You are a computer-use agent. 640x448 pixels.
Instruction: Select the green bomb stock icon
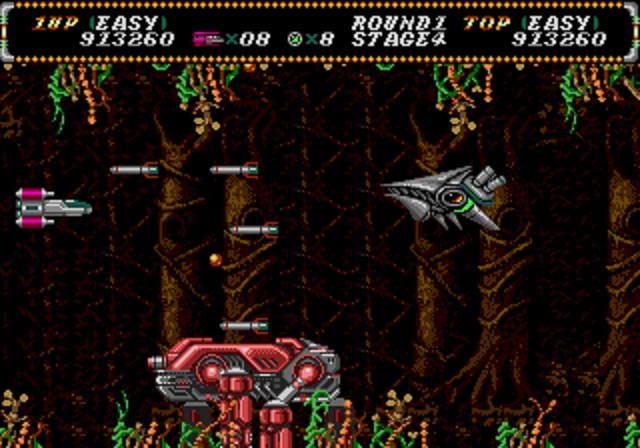(295, 40)
